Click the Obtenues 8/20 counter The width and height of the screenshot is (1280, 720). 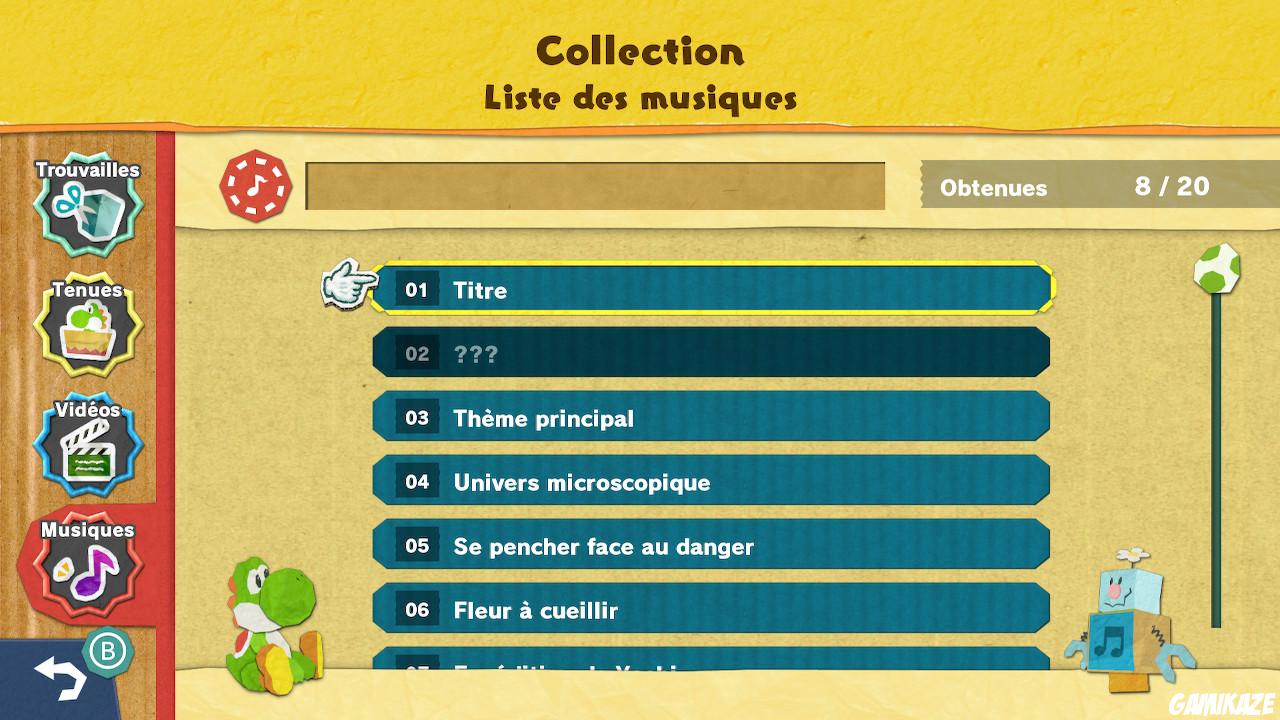pos(1090,186)
